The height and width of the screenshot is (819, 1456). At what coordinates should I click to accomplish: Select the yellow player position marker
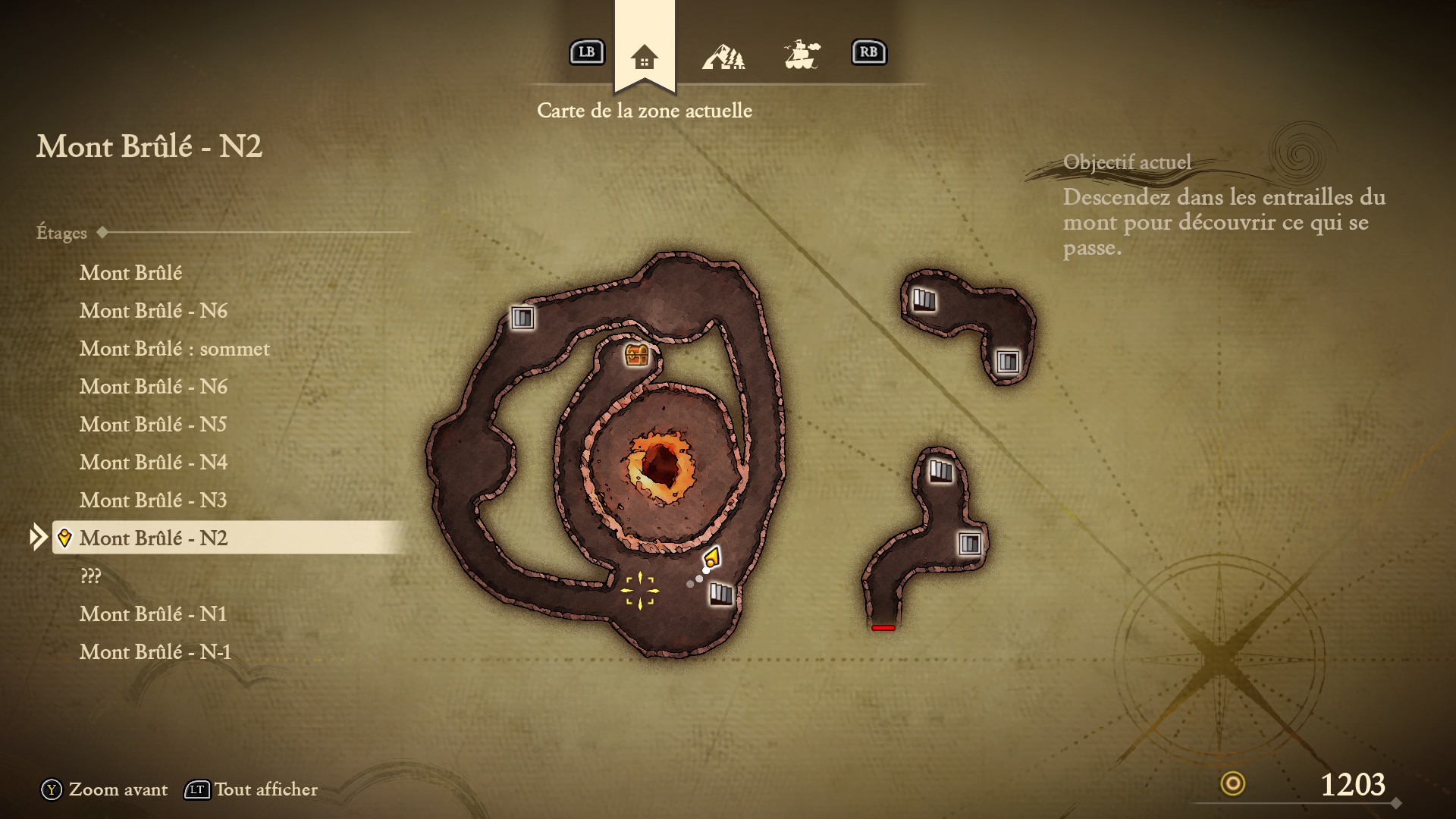(x=711, y=560)
